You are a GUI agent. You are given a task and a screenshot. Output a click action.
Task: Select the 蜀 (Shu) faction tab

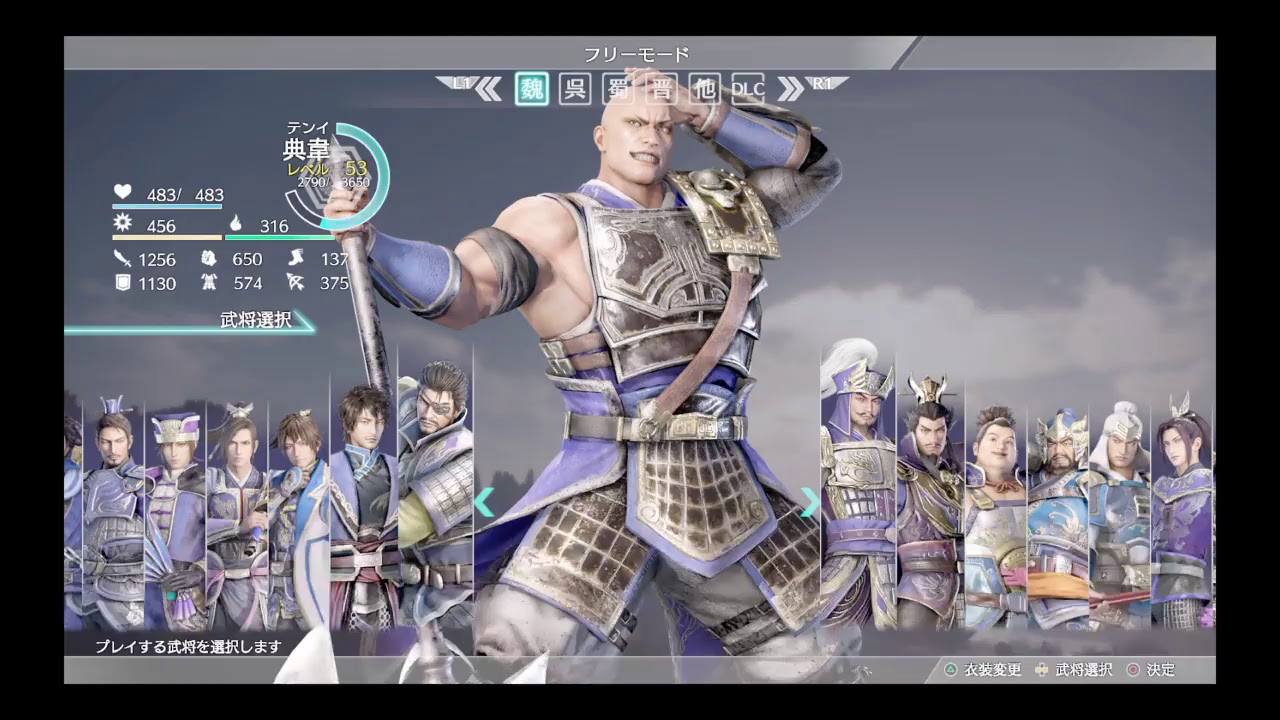tap(617, 89)
